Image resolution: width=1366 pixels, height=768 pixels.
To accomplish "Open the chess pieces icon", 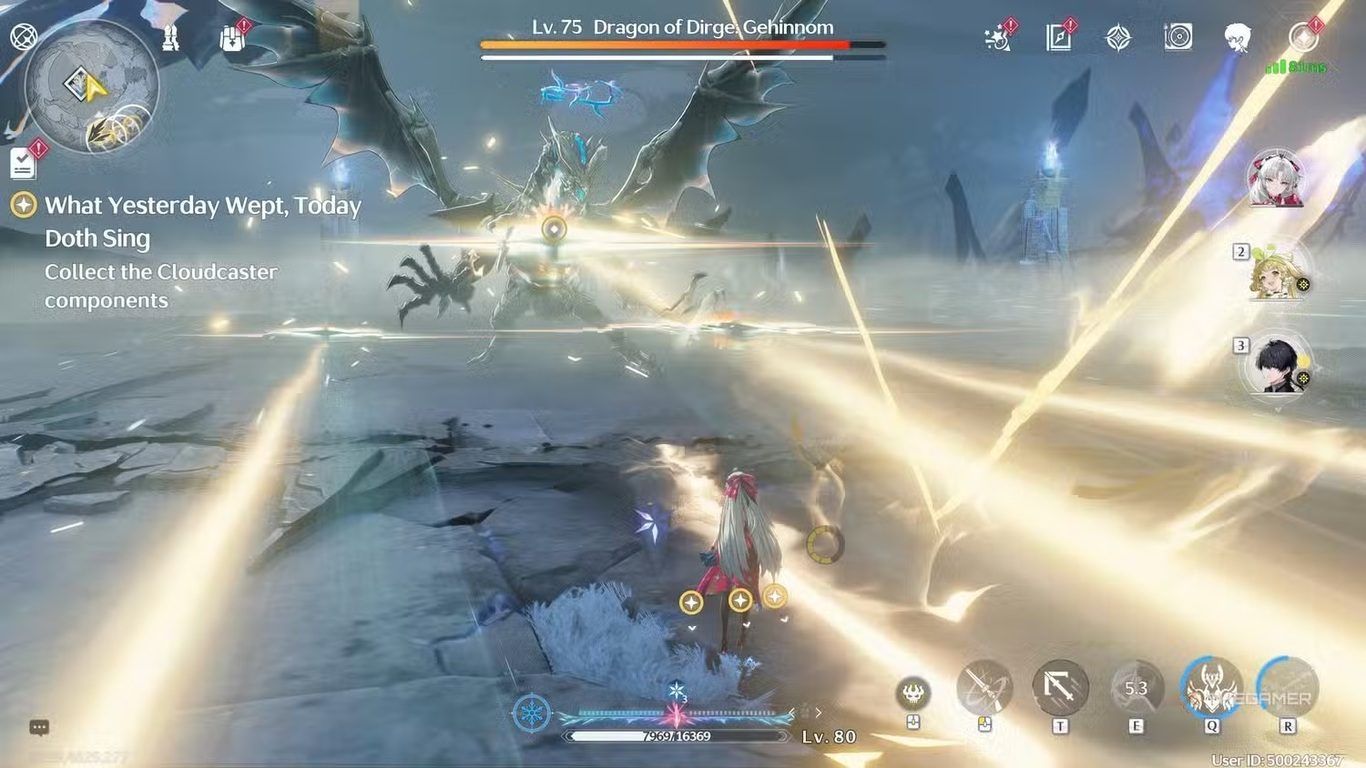I will [171, 38].
